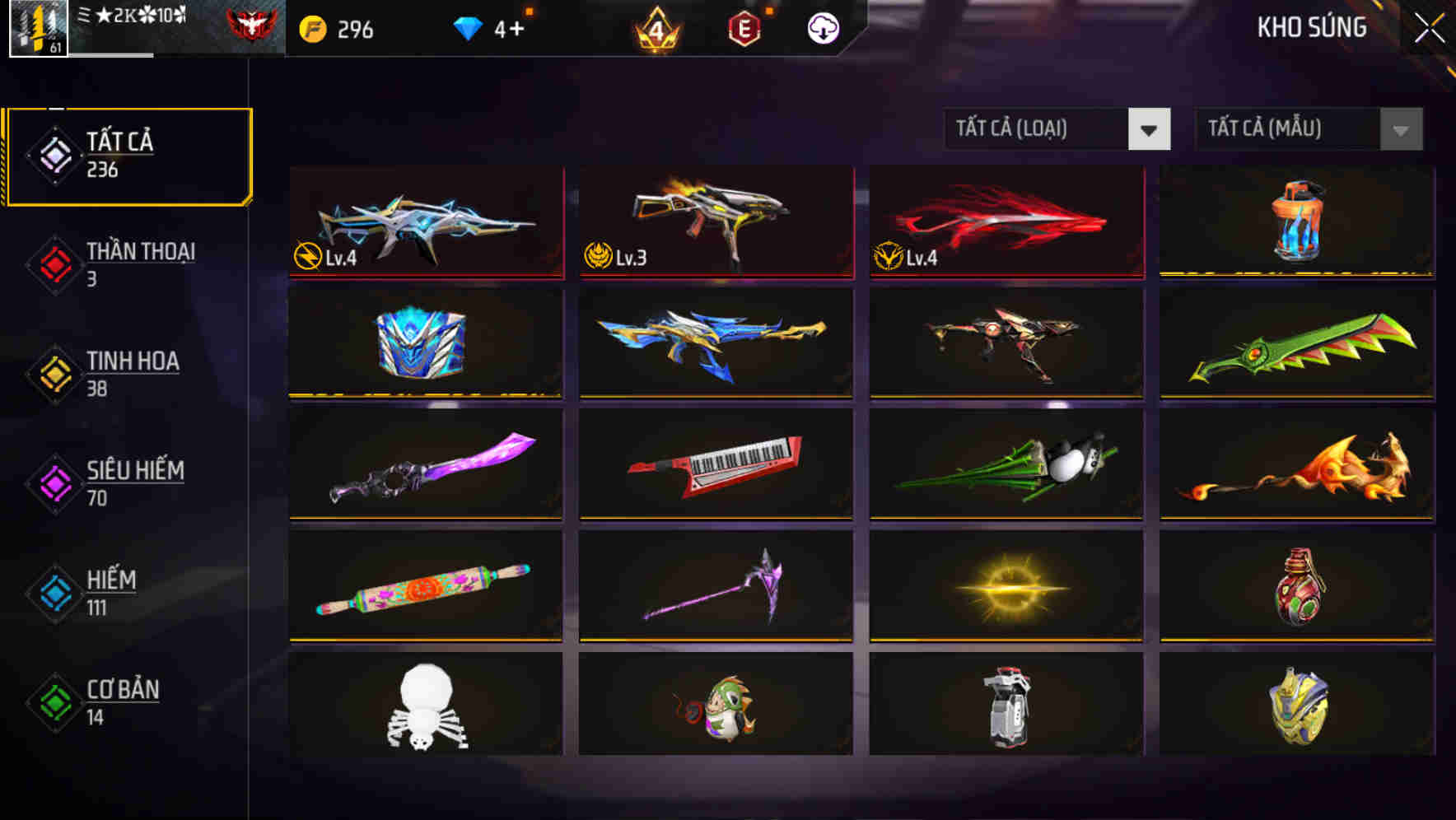1456x820 pixels.
Task: Click the red E event badge
Action: tap(743, 29)
